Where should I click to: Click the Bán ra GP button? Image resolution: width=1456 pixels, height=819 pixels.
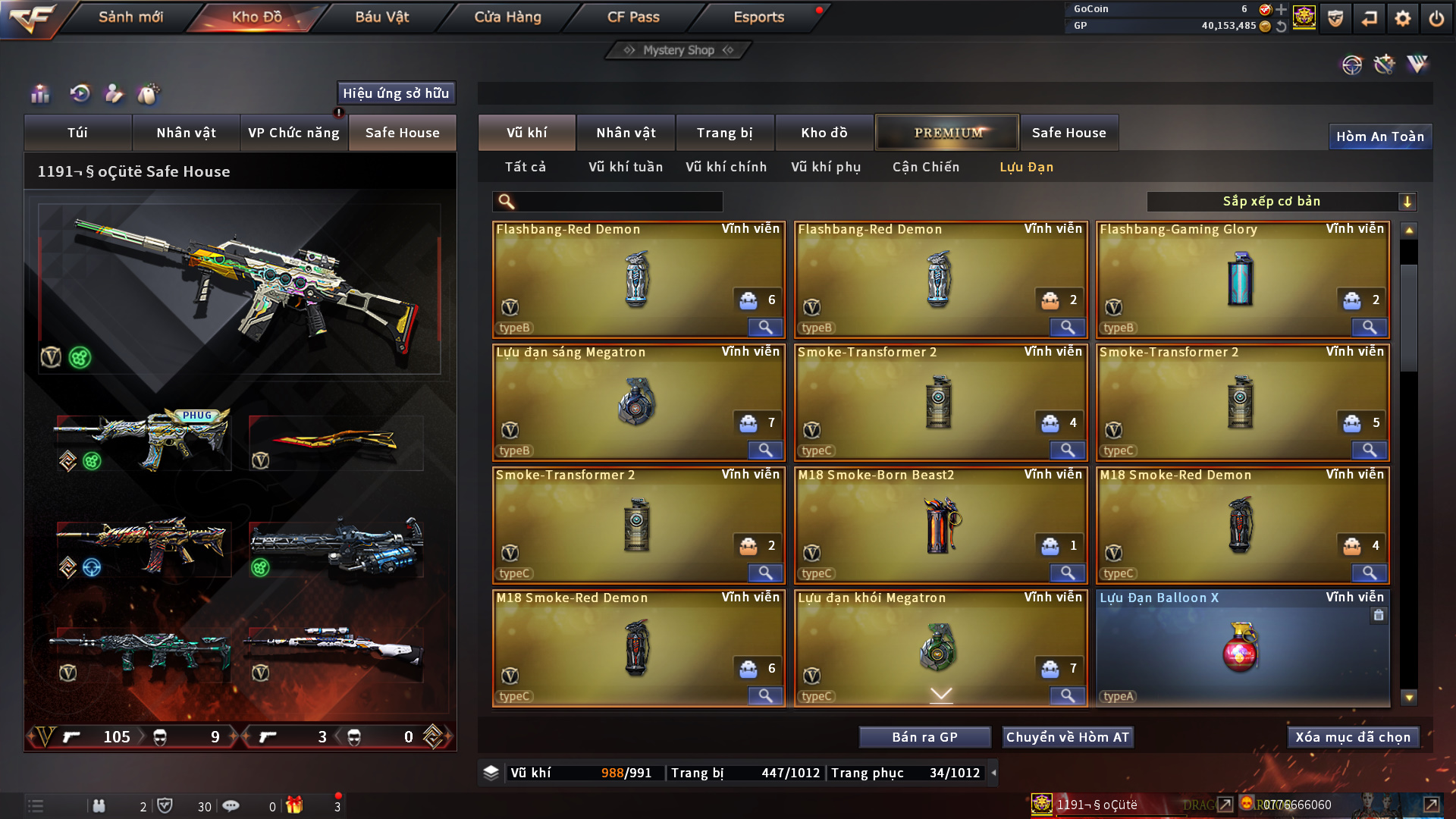(x=924, y=737)
